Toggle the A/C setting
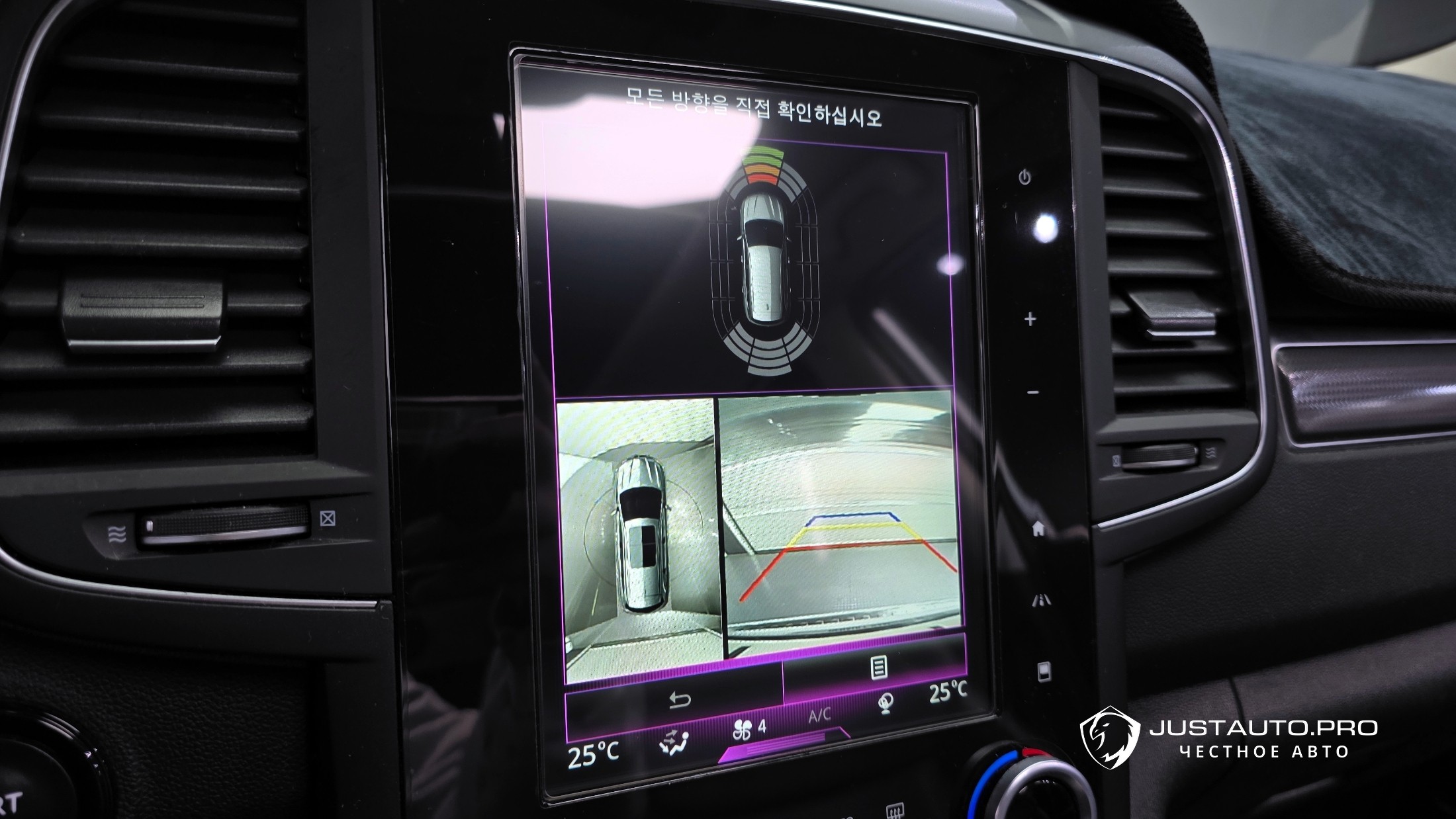This screenshot has width=1456, height=819. (x=819, y=715)
